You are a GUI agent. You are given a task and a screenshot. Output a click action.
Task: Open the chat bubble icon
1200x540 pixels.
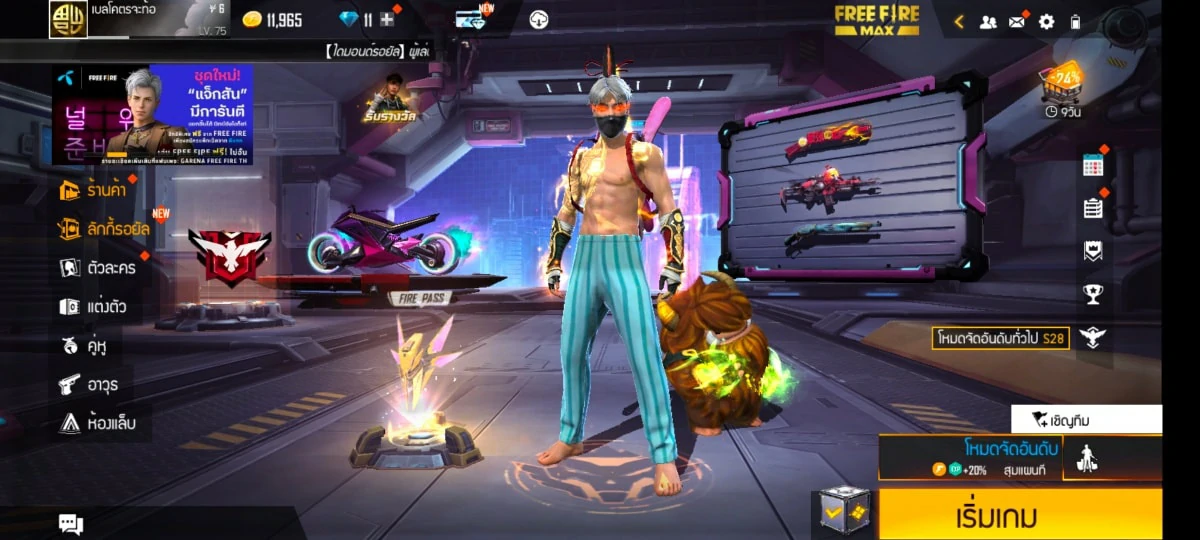pyautogui.click(x=70, y=523)
